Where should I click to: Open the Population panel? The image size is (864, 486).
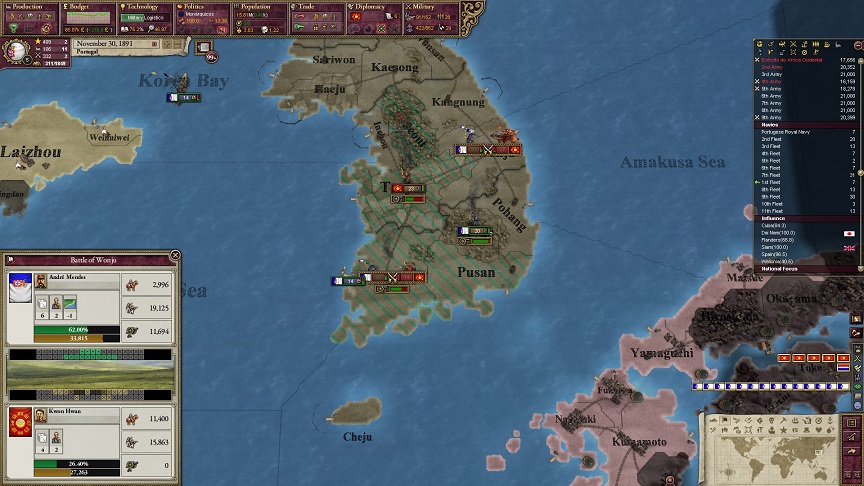(261, 6)
